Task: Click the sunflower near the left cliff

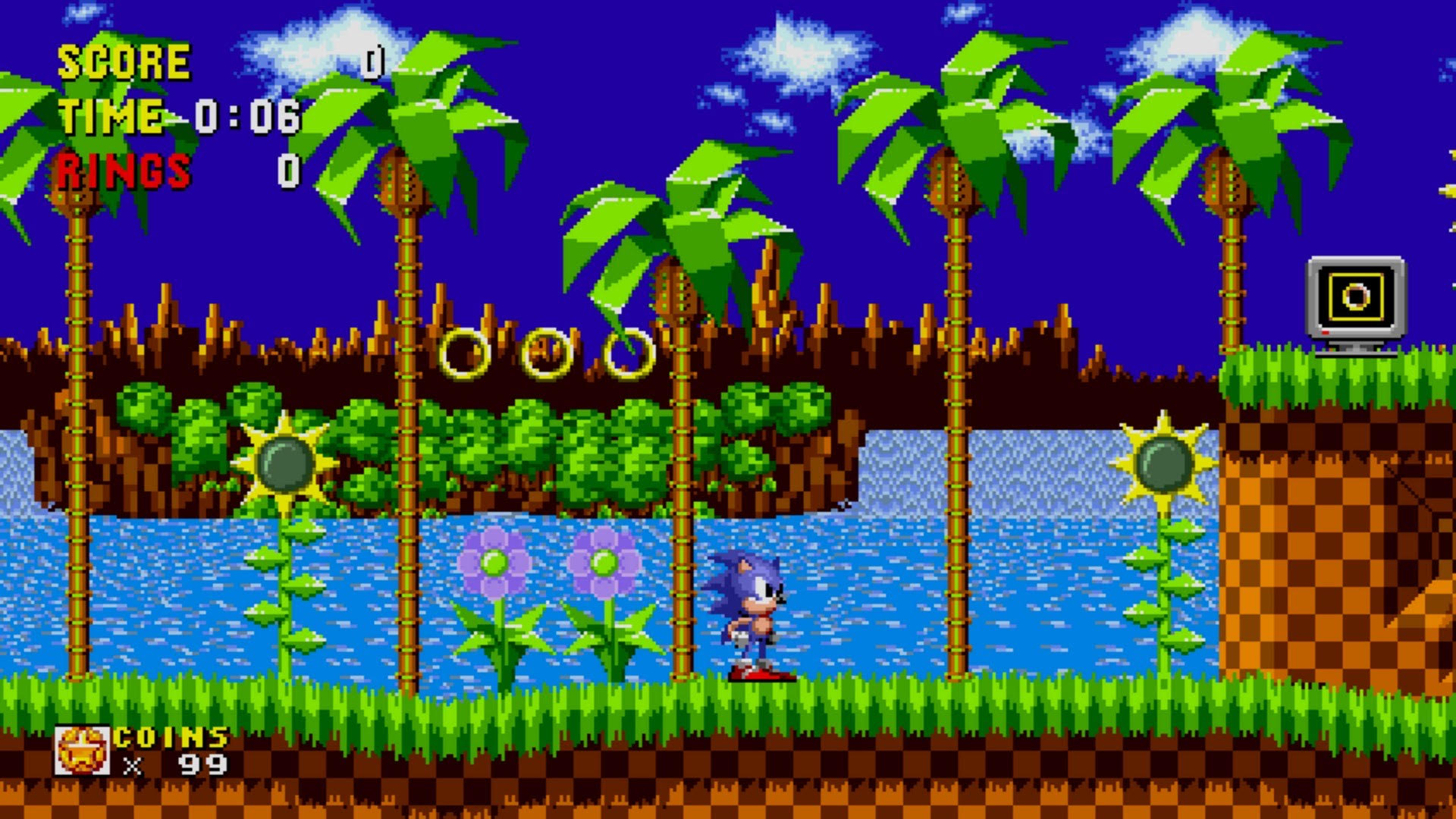Action: (284, 463)
